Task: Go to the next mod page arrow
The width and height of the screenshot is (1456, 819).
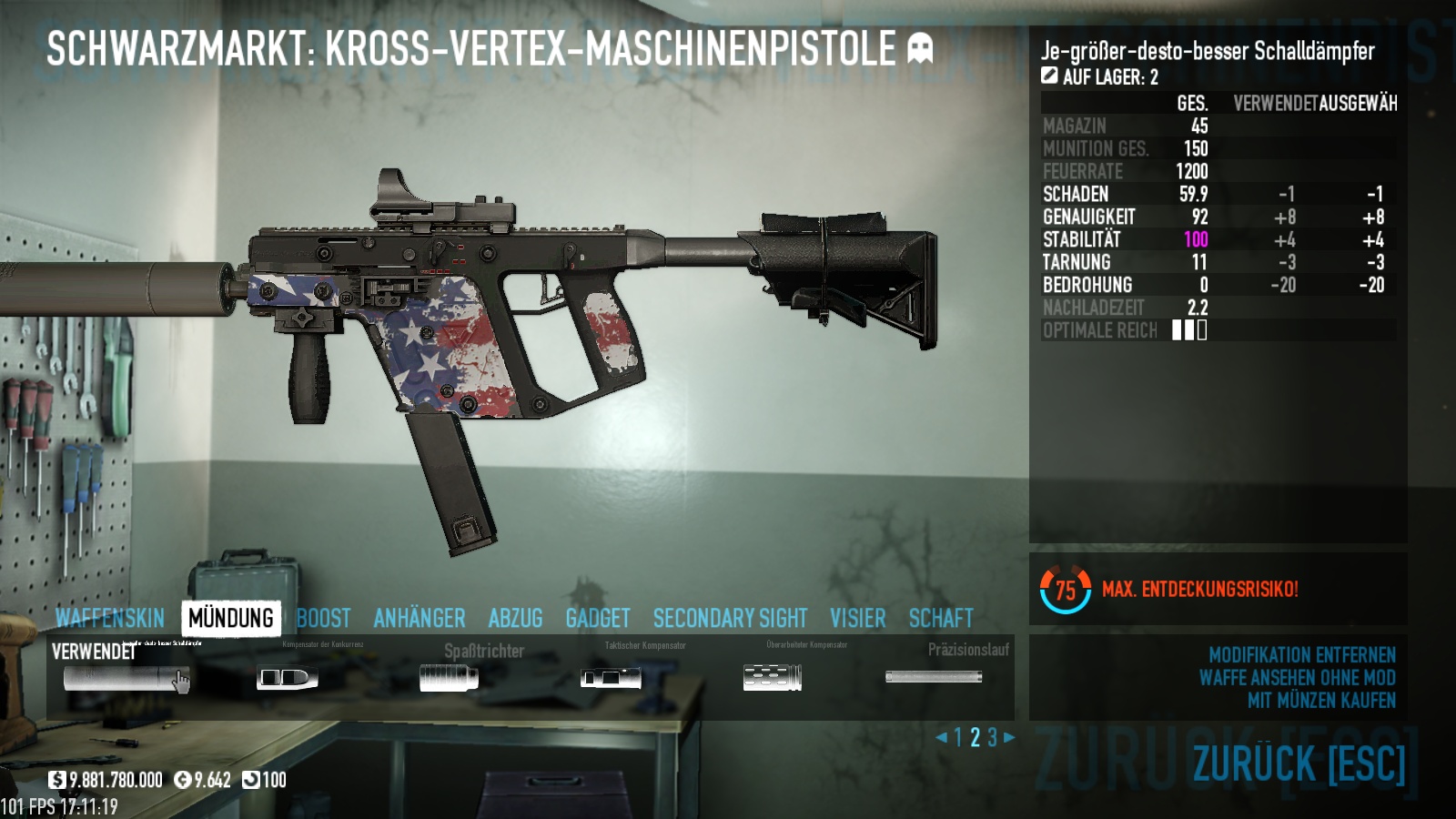Action: point(1009,737)
